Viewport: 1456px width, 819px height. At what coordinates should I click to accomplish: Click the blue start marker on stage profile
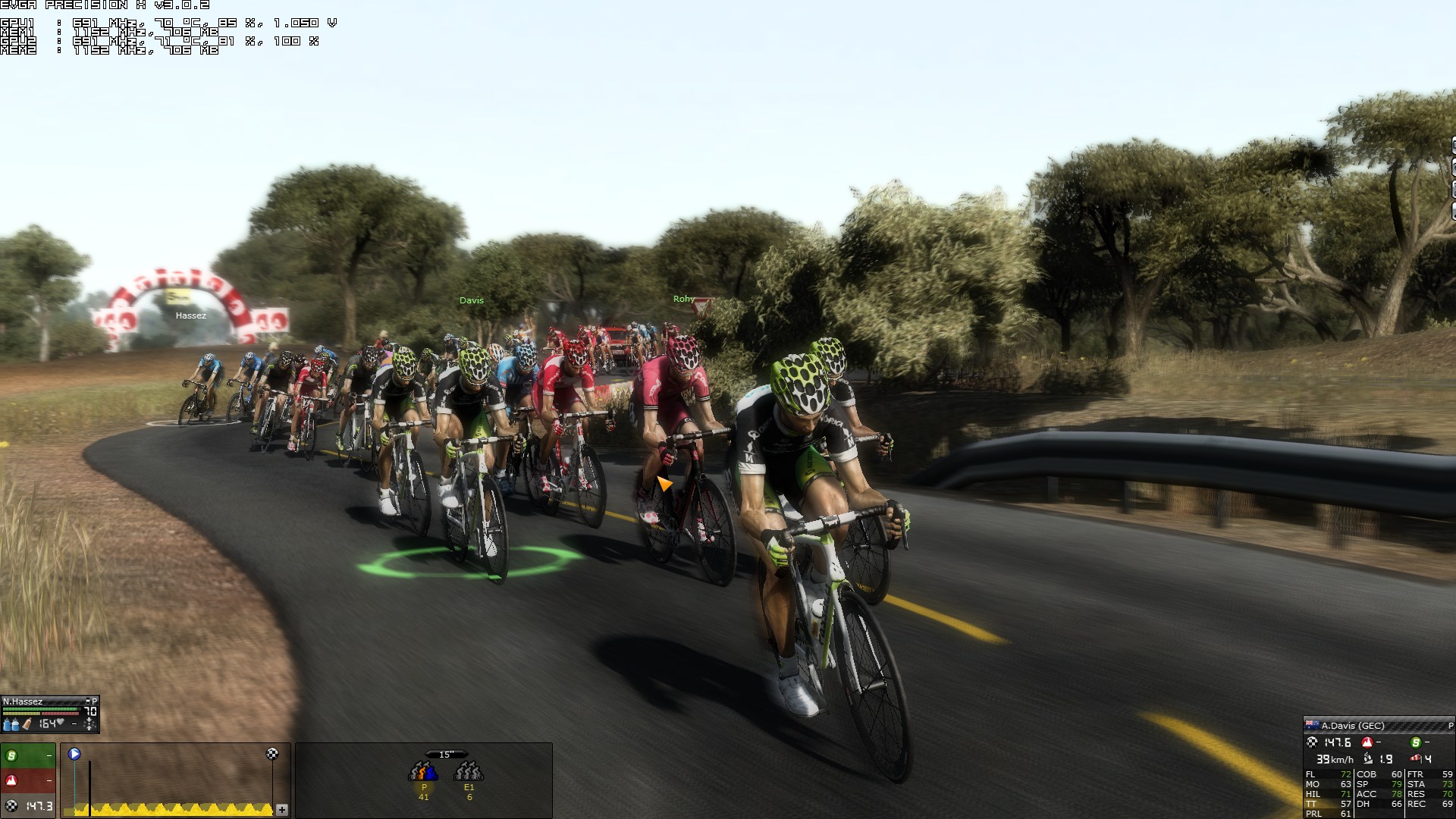point(74,754)
